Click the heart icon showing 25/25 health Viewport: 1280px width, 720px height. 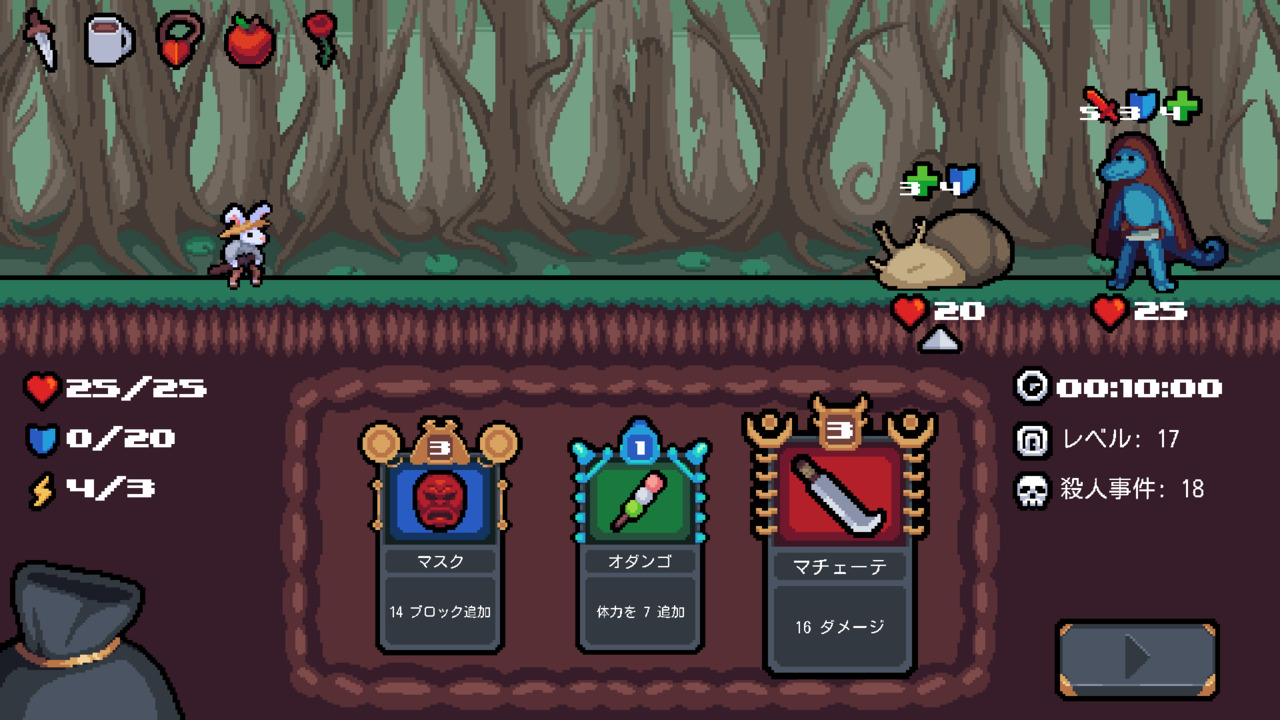coord(40,390)
